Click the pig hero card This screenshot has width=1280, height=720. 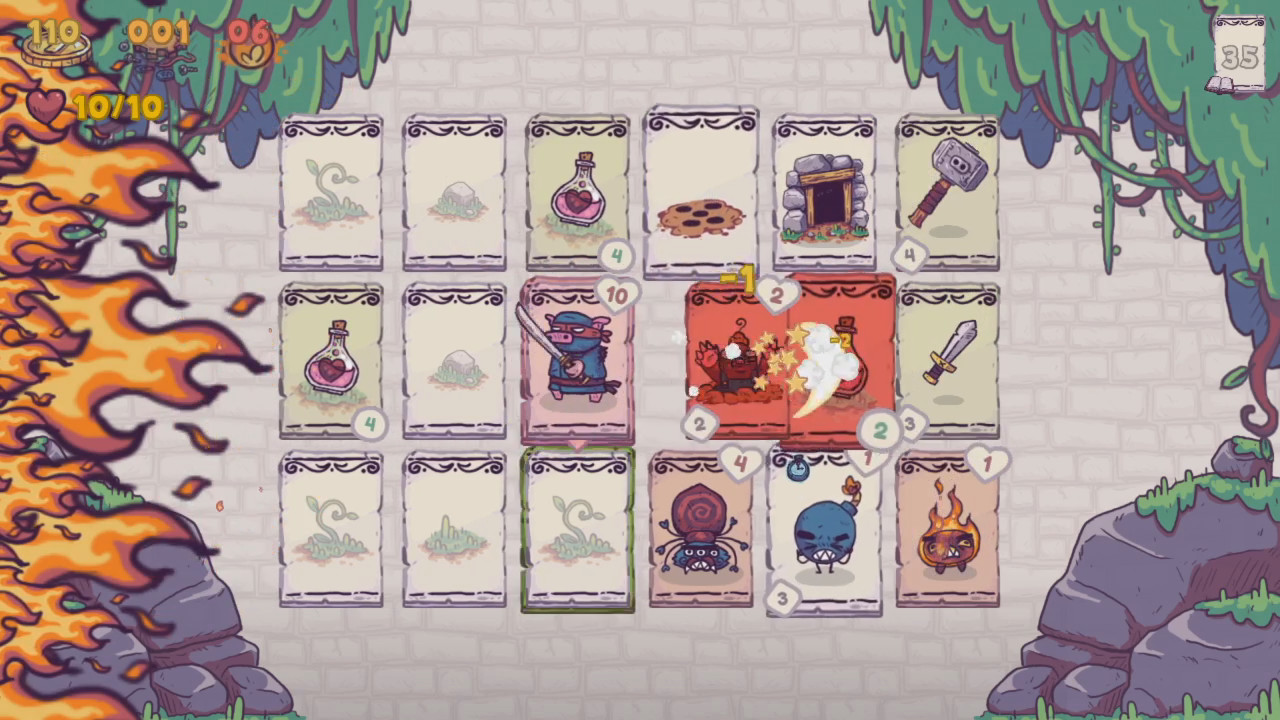(578, 360)
